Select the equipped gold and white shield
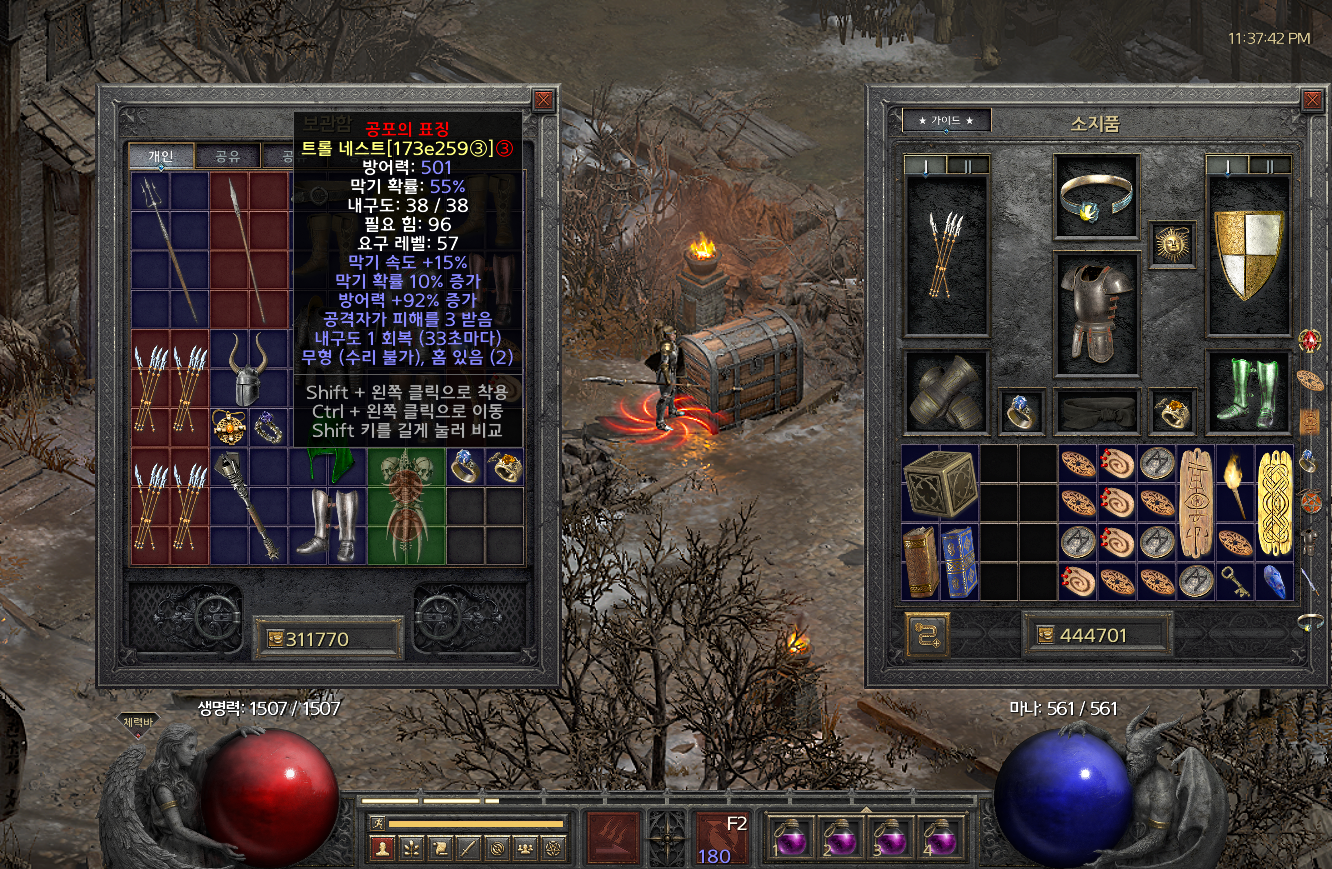Screen dimensions: 1332x869 1247,255
